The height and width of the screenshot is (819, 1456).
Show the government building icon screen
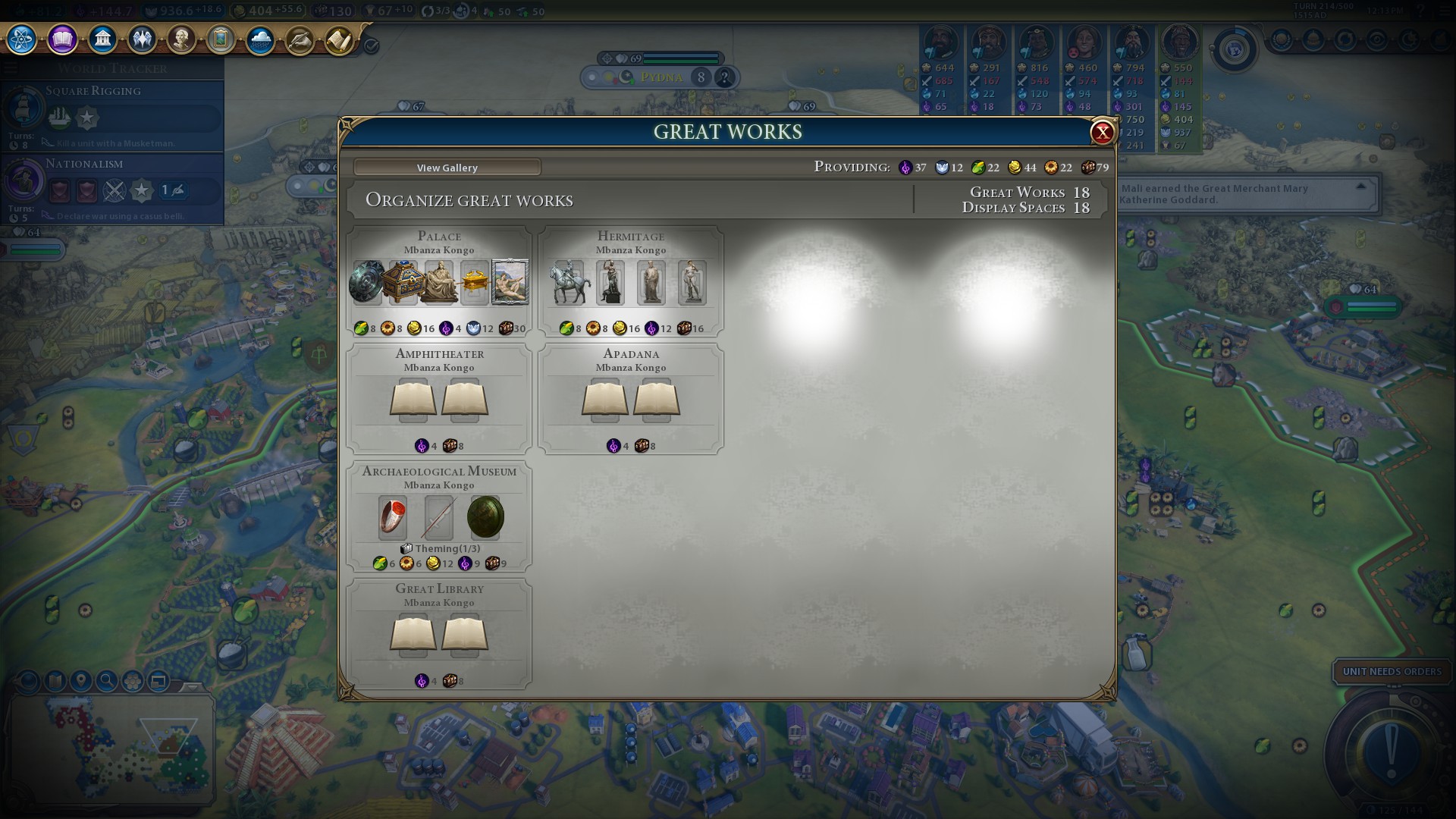(x=102, y=39)
